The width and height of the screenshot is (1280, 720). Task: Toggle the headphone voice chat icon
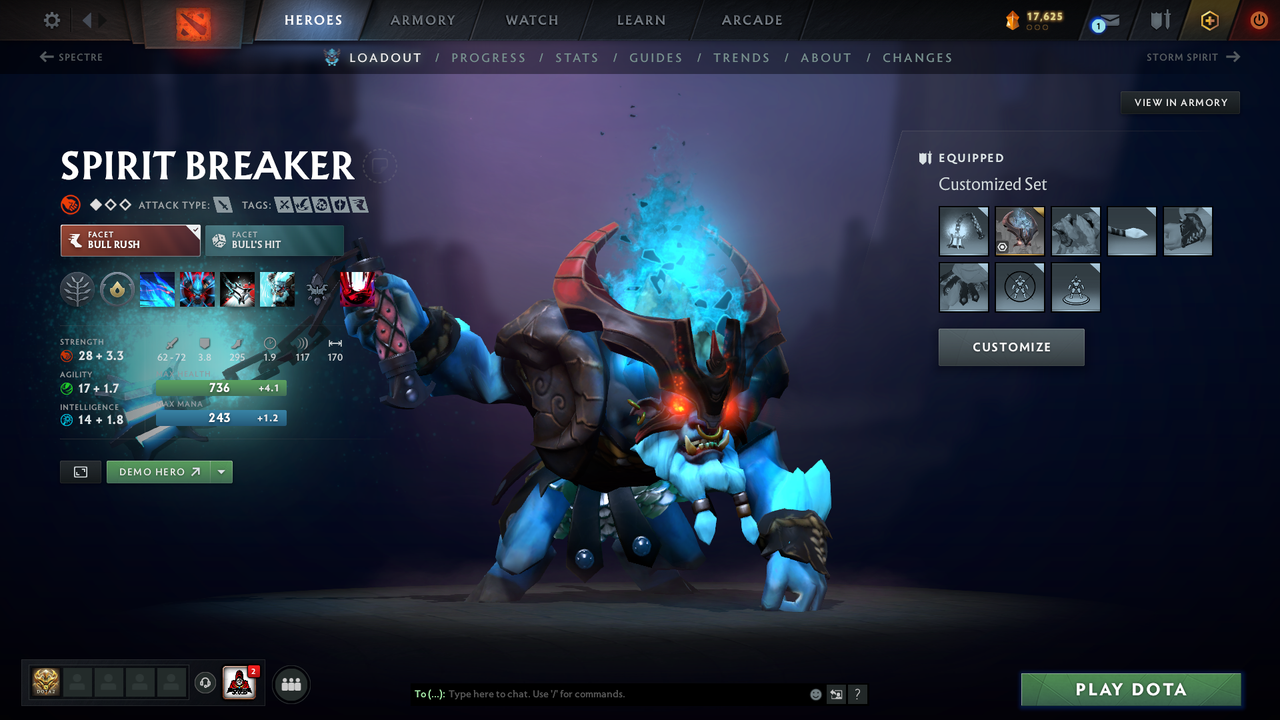click(x=207, y=683)
